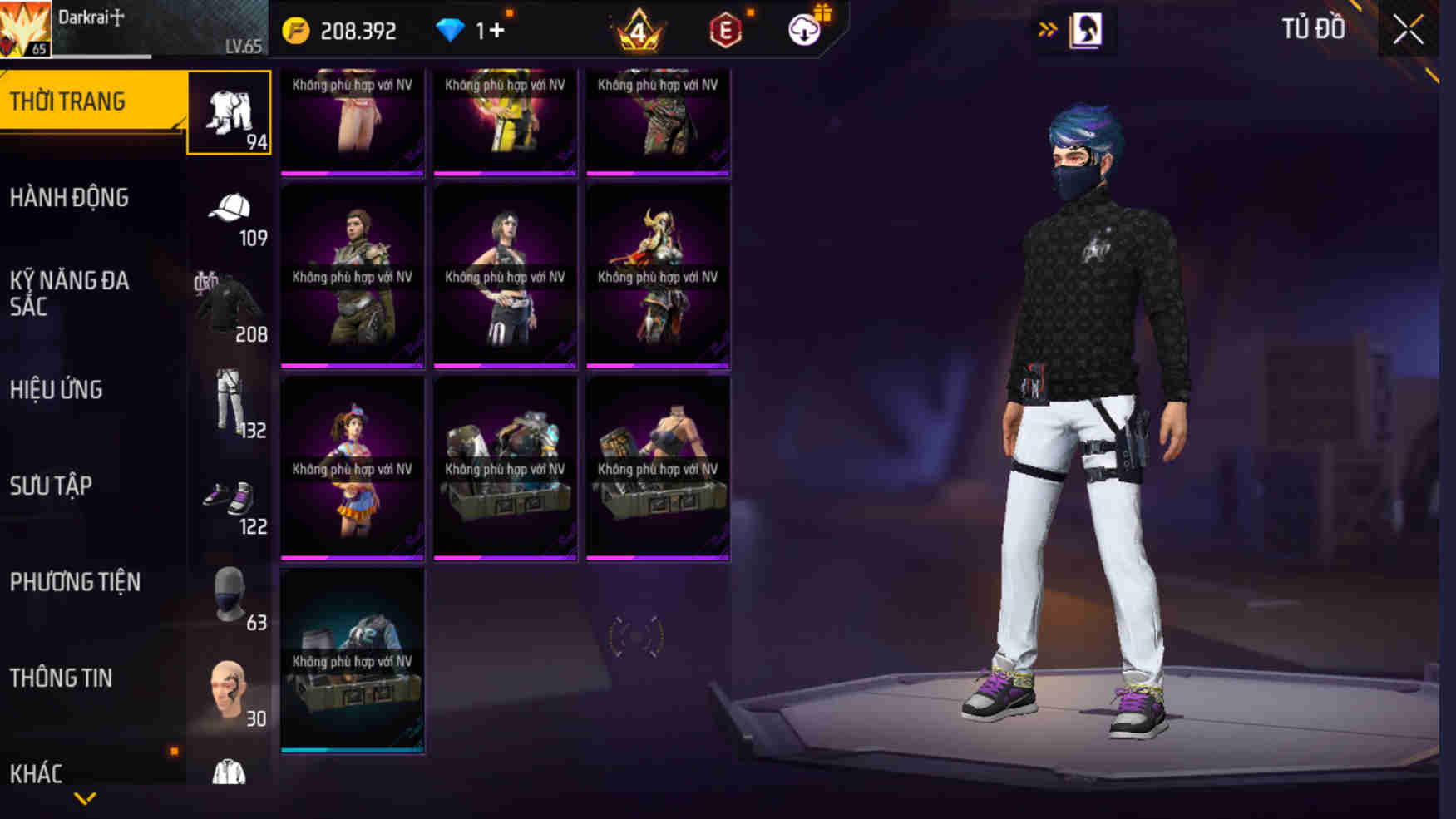Select the shirts category icon showing 94 items

point(230,112)
